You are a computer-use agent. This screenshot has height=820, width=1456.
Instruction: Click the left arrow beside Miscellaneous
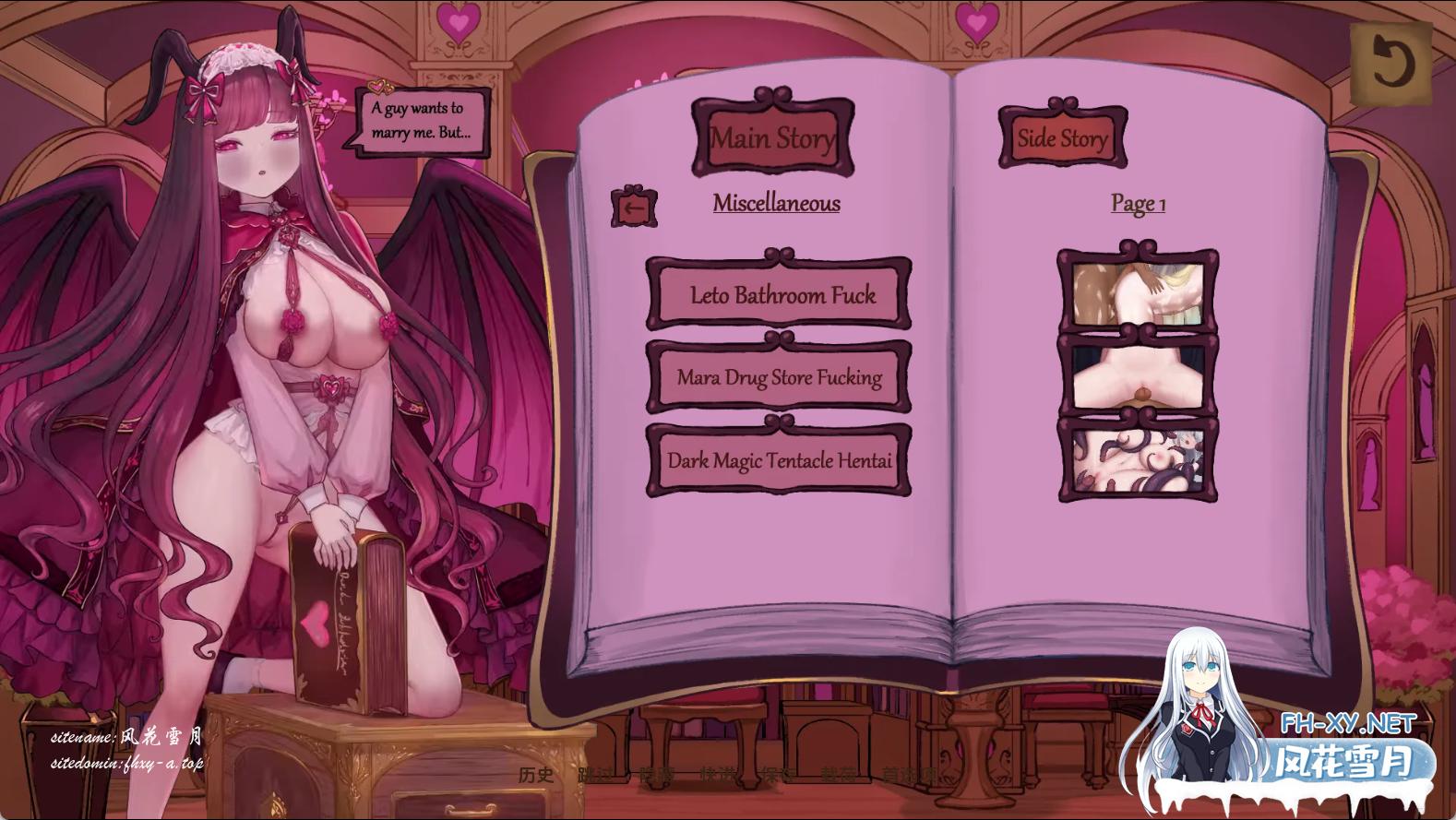click(x=634, y=208)
